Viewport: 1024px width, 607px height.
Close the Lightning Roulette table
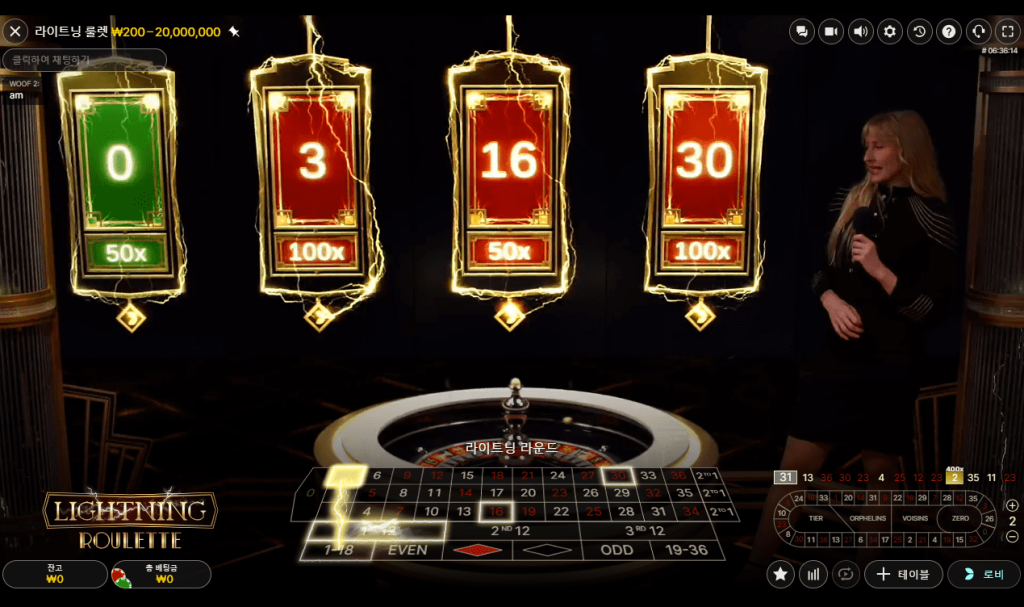coord(15,31)
